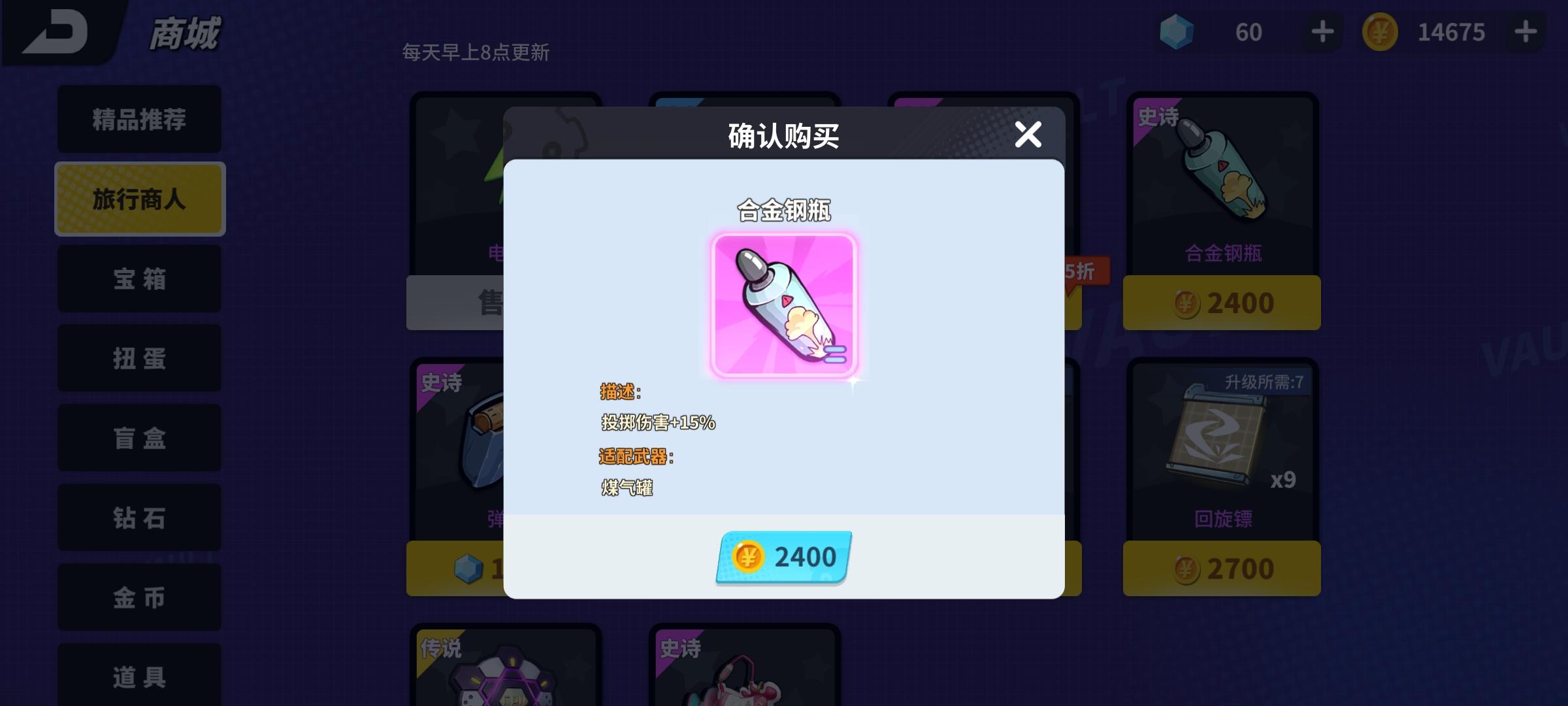Switch to the 精品推荐 tab

pyautogui.click(x=139, y=119)
